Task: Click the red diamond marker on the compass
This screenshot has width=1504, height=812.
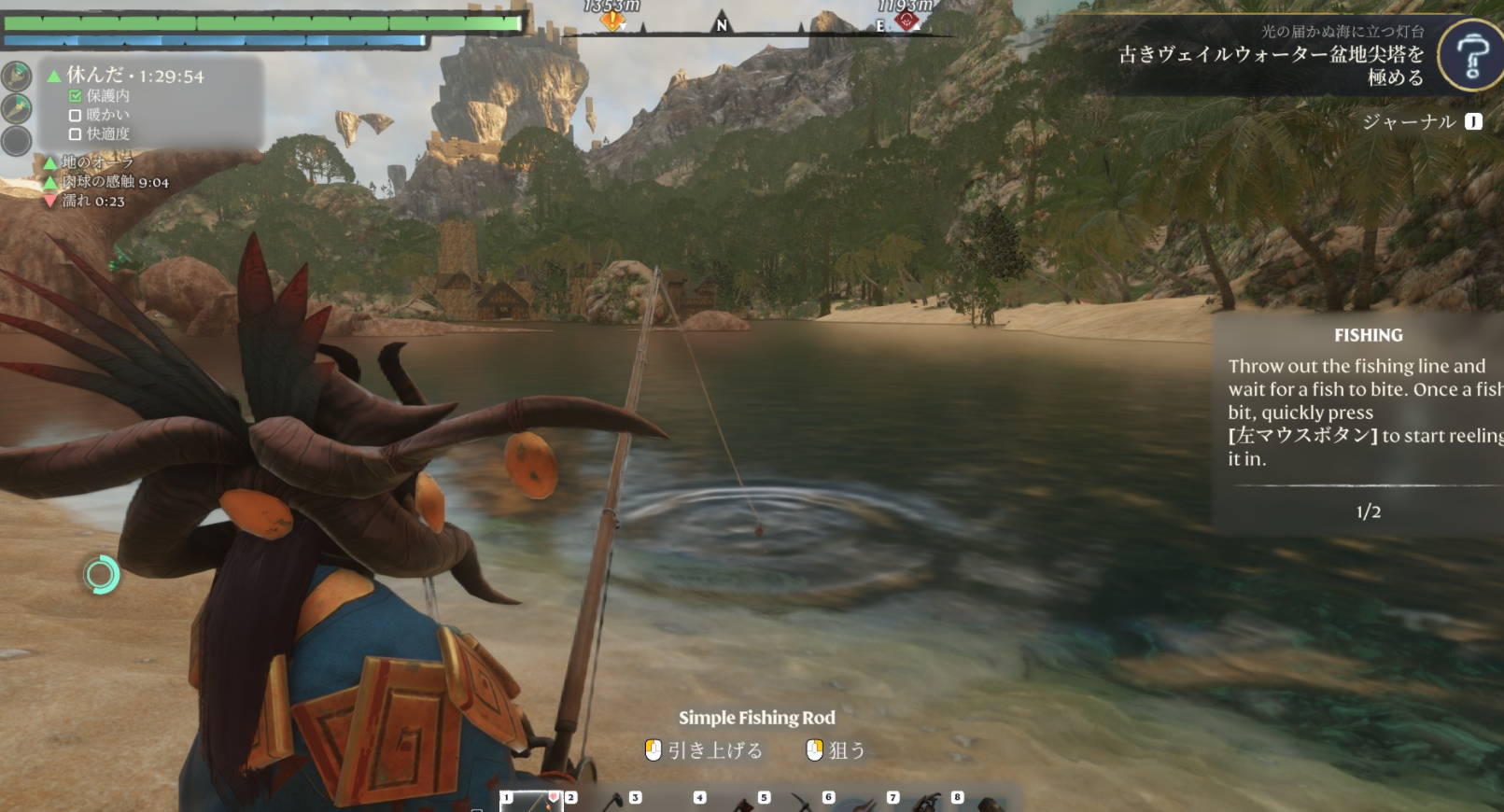Action: 906,20
